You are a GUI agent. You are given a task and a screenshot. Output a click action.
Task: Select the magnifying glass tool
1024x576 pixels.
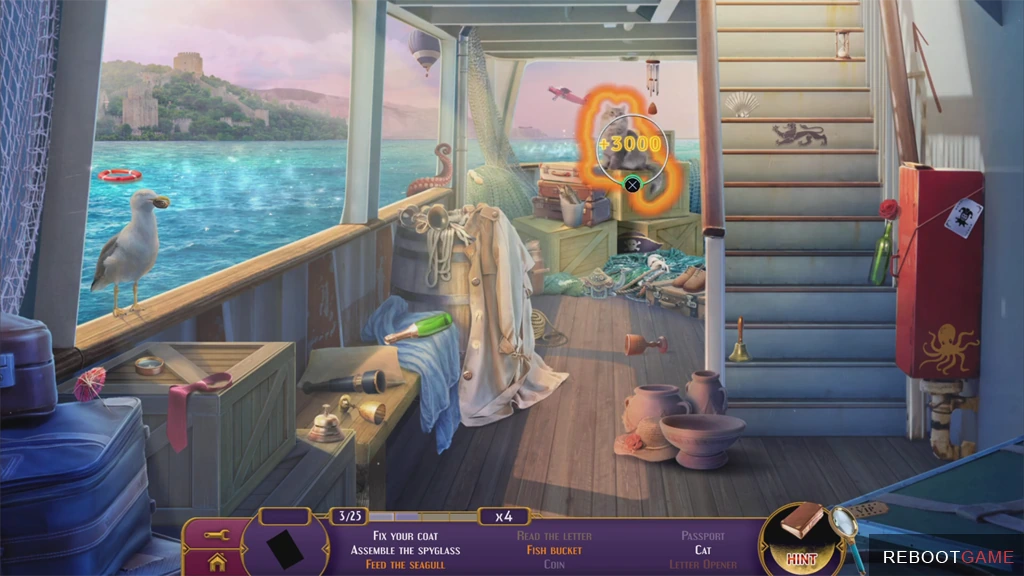847,524
